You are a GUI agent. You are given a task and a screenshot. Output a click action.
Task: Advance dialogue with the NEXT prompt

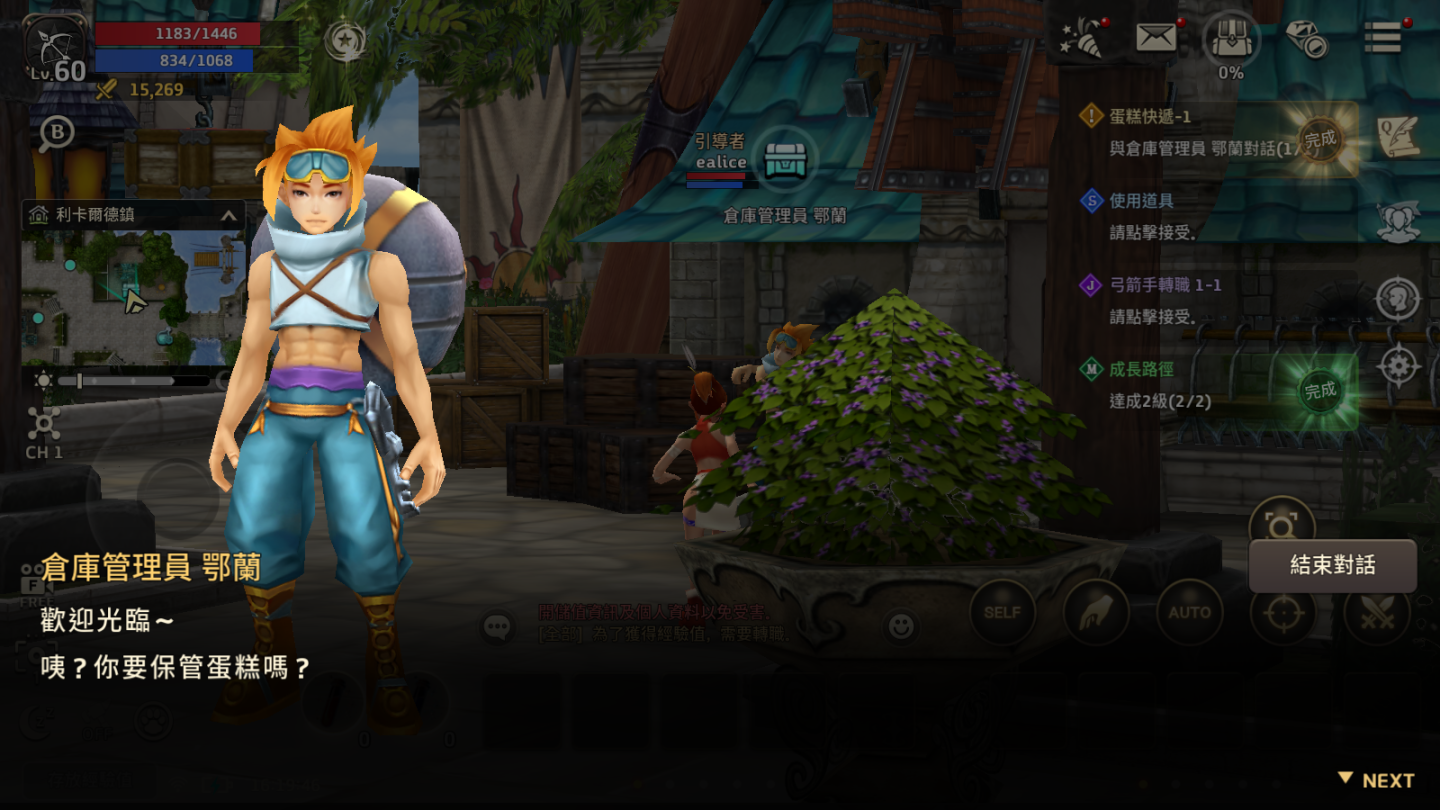[1376, 780]
